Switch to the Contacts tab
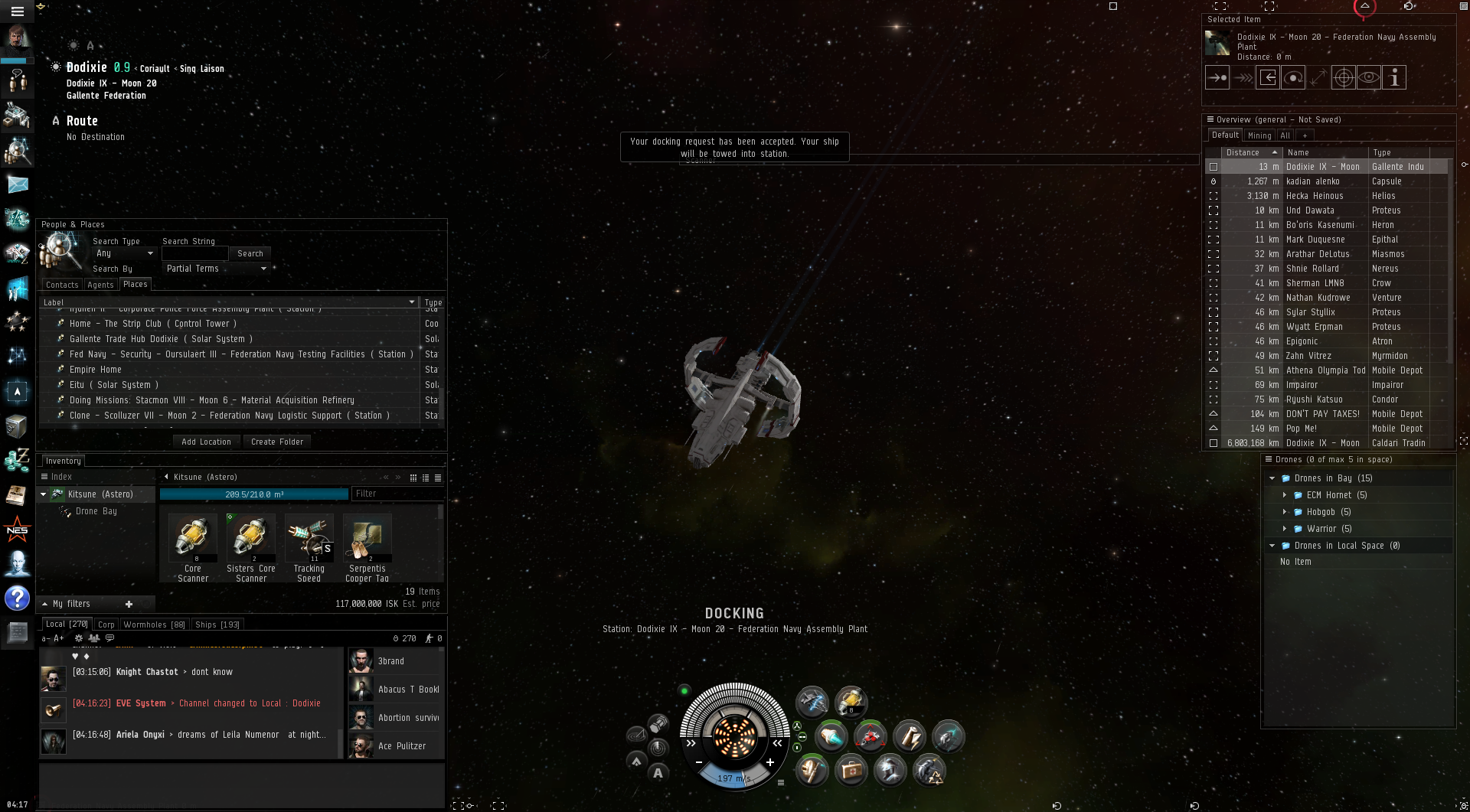The height and width of the screenshot is (812, 1470). point(62,285)
